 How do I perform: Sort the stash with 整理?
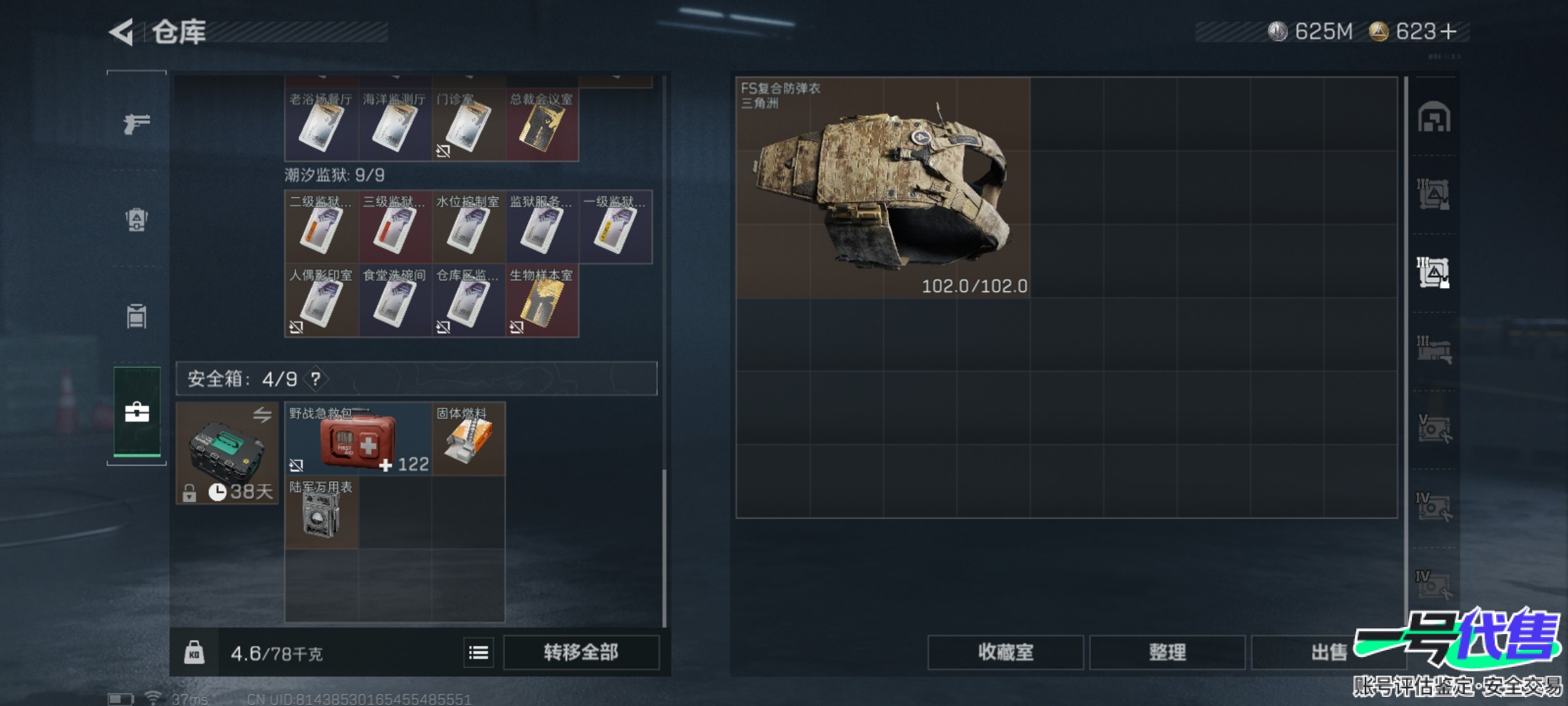[x=1167, y=652]
